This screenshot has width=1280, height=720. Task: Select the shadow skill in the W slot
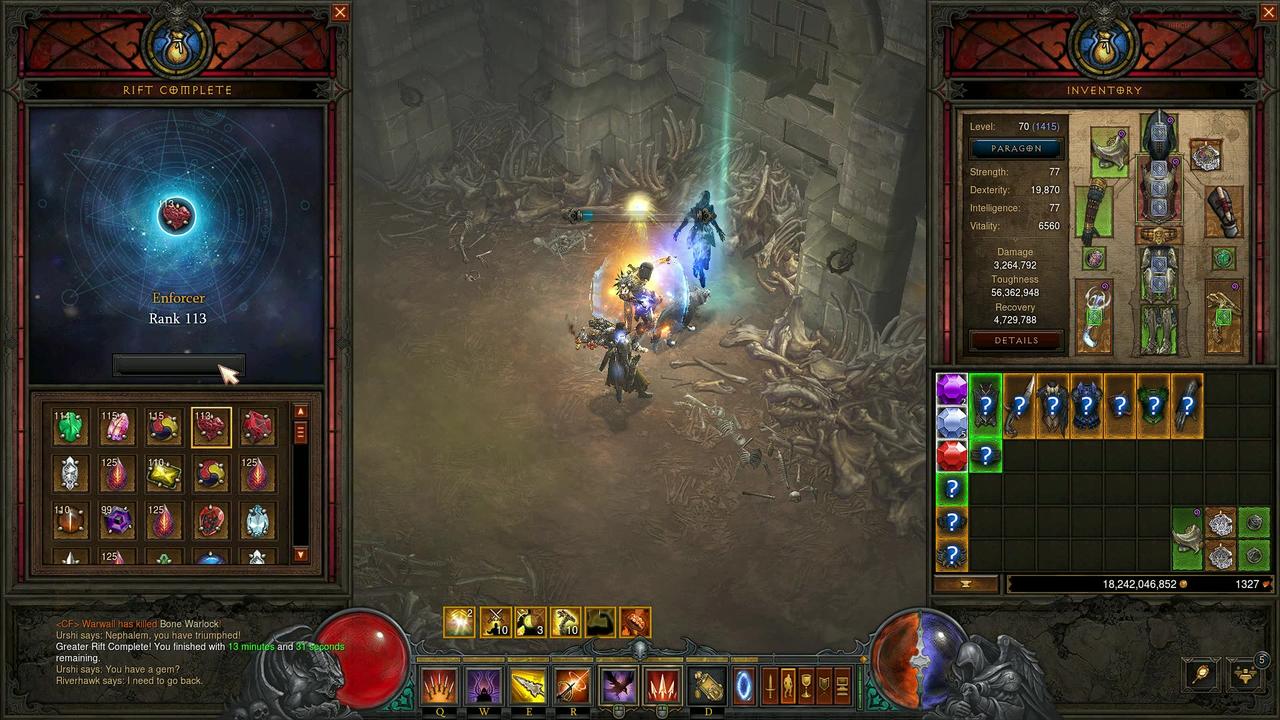click(x=484, y=684)
